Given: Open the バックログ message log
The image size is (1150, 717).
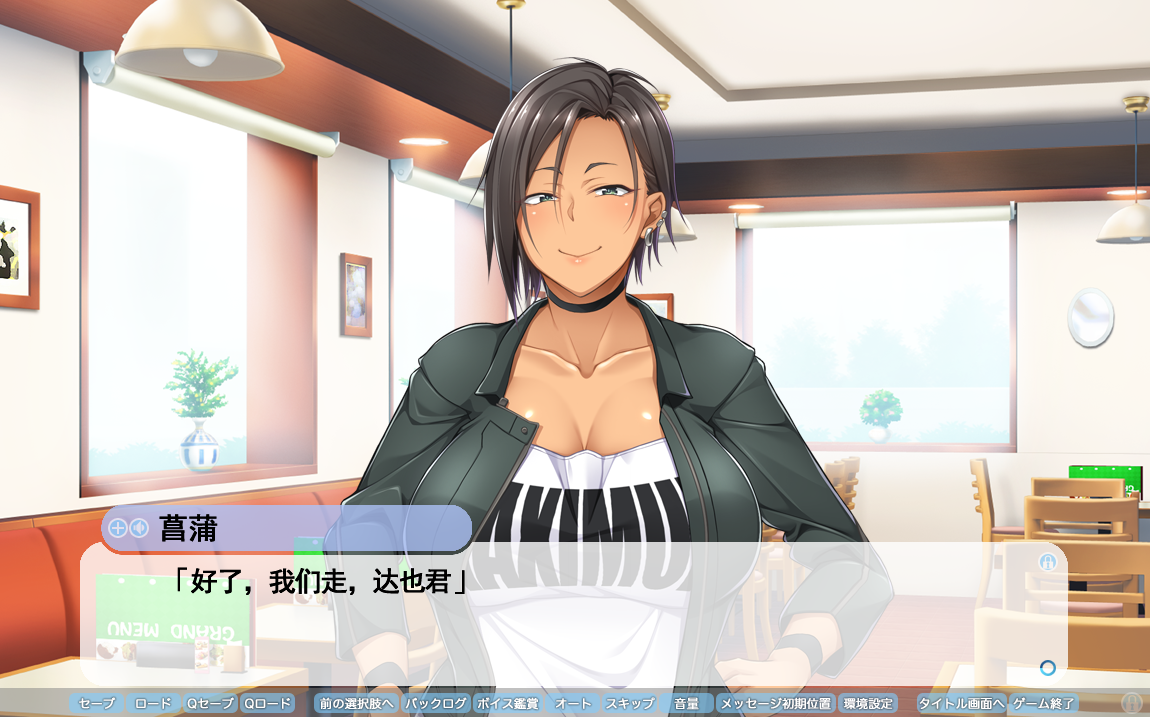Looking at the screenshot, I should (436, 704).
